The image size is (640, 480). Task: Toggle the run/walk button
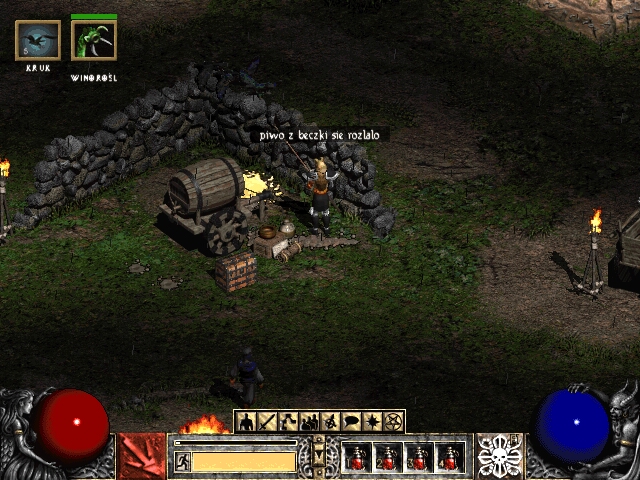click(x=182, y=460)
